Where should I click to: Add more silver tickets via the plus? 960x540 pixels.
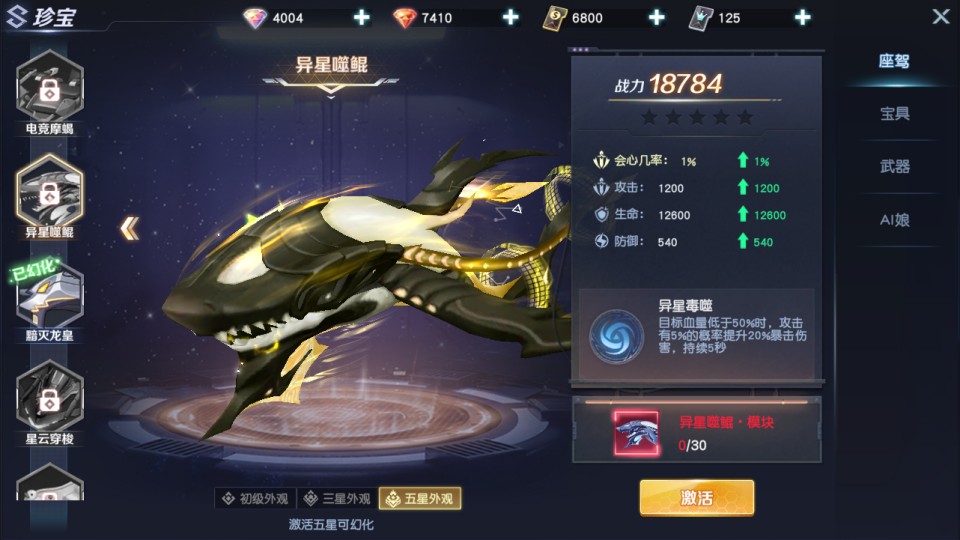(802, 18)
